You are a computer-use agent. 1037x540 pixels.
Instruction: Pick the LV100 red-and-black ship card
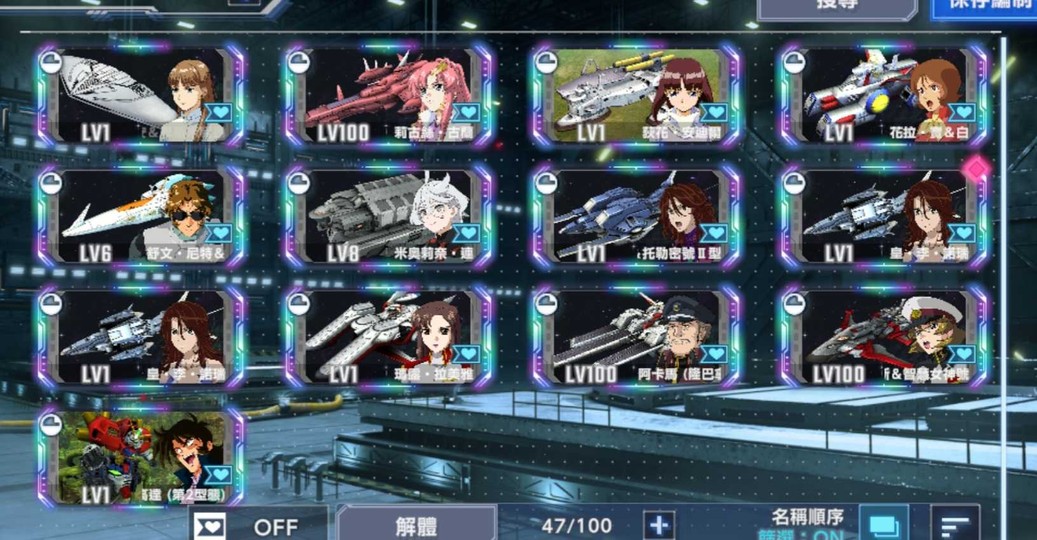(883, 338)
